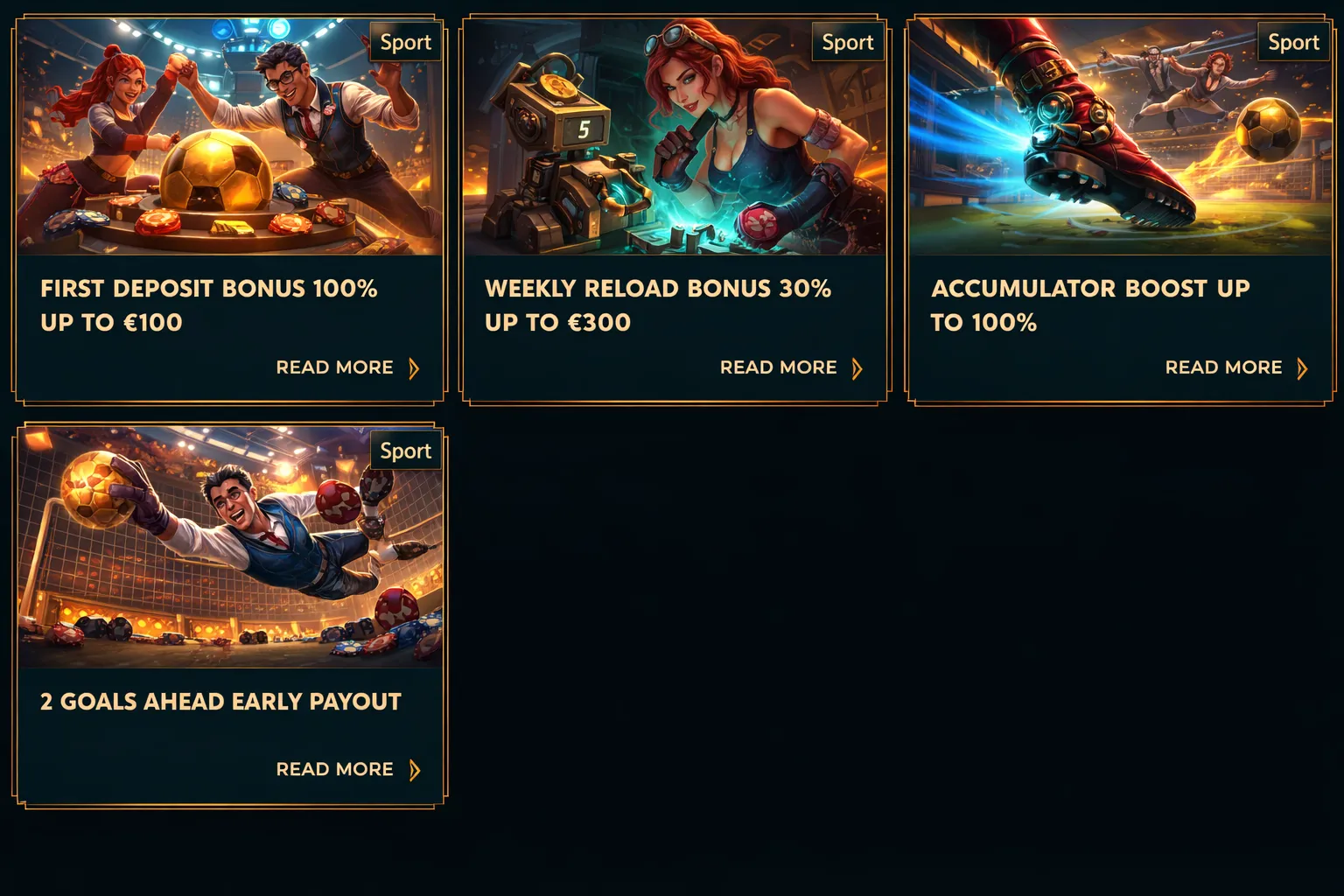Open the 2 GOALS AHEAD EARLY PAYOUT promotion card
This screenshot has width=1344, height=896.
click(220, 701)
